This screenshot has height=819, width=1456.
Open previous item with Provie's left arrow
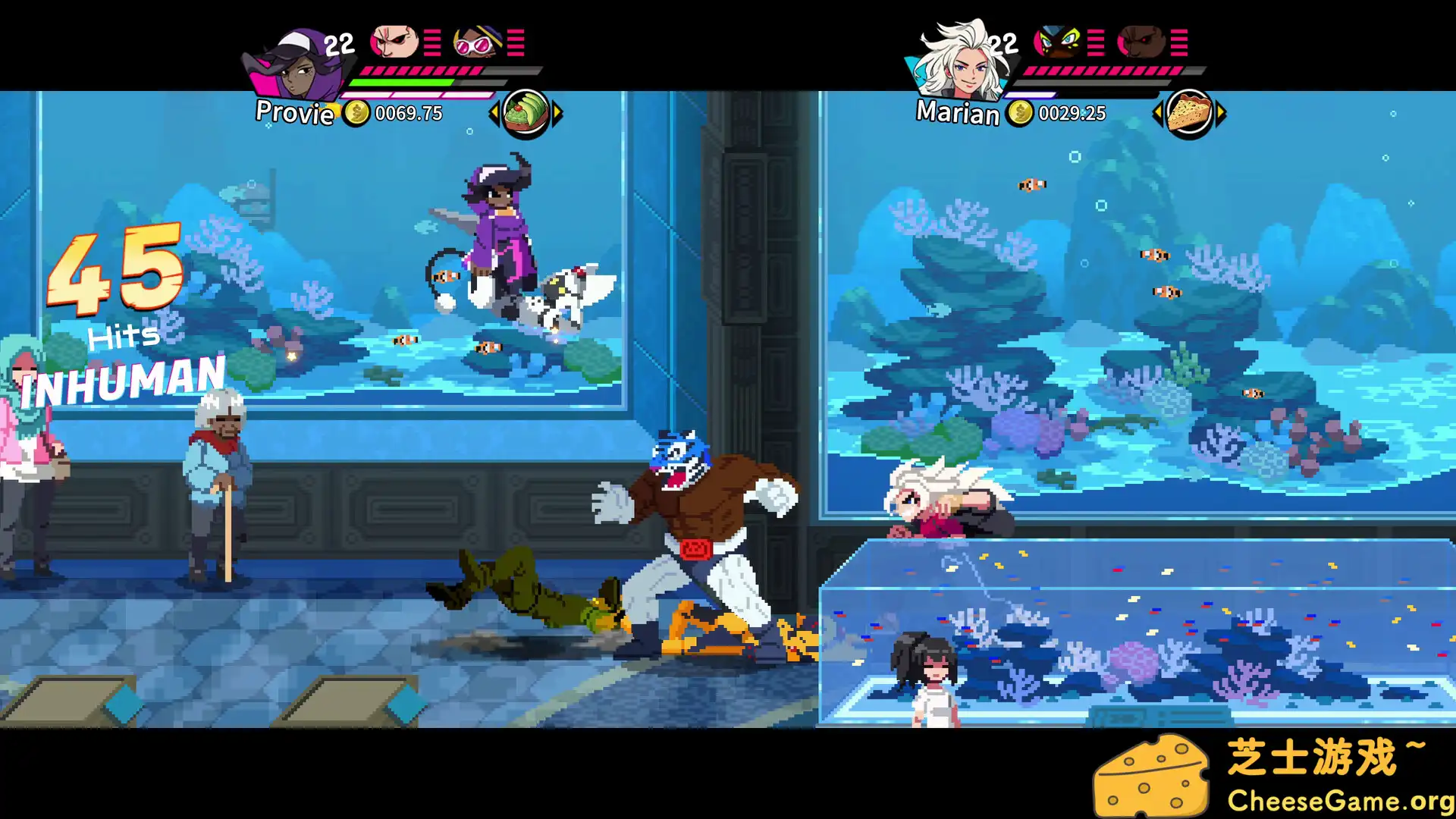click(494, 111)
